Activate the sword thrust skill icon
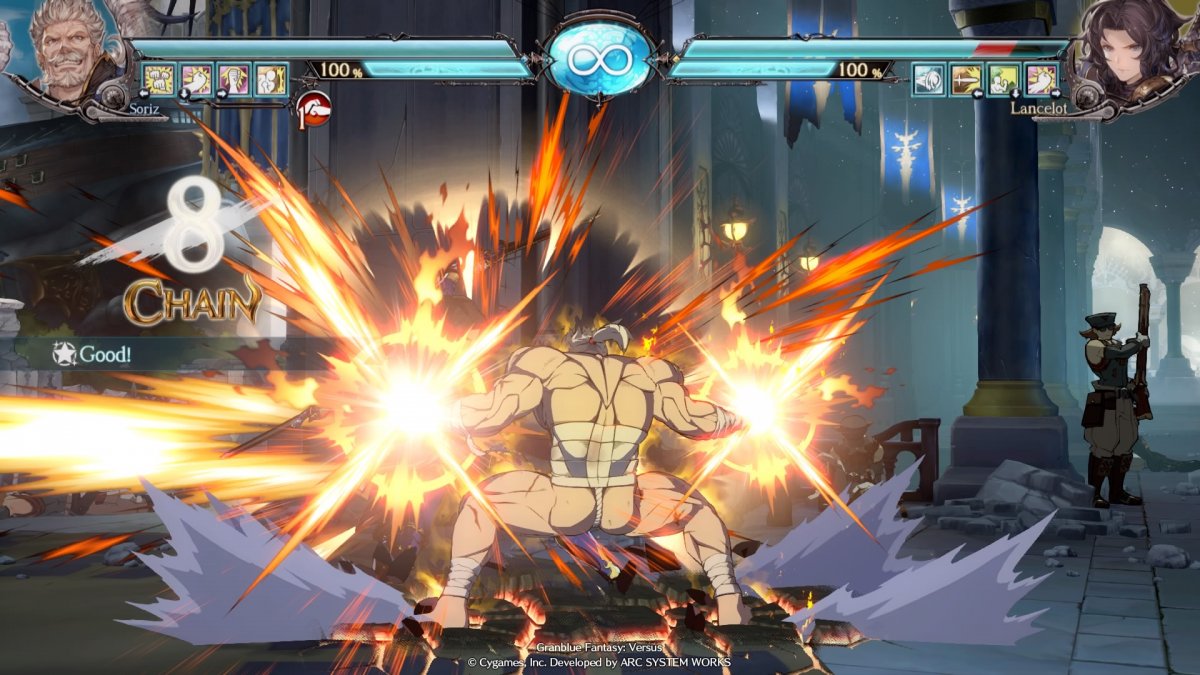The height and width of the screenshot is (675, 1200). pos(967,79)
